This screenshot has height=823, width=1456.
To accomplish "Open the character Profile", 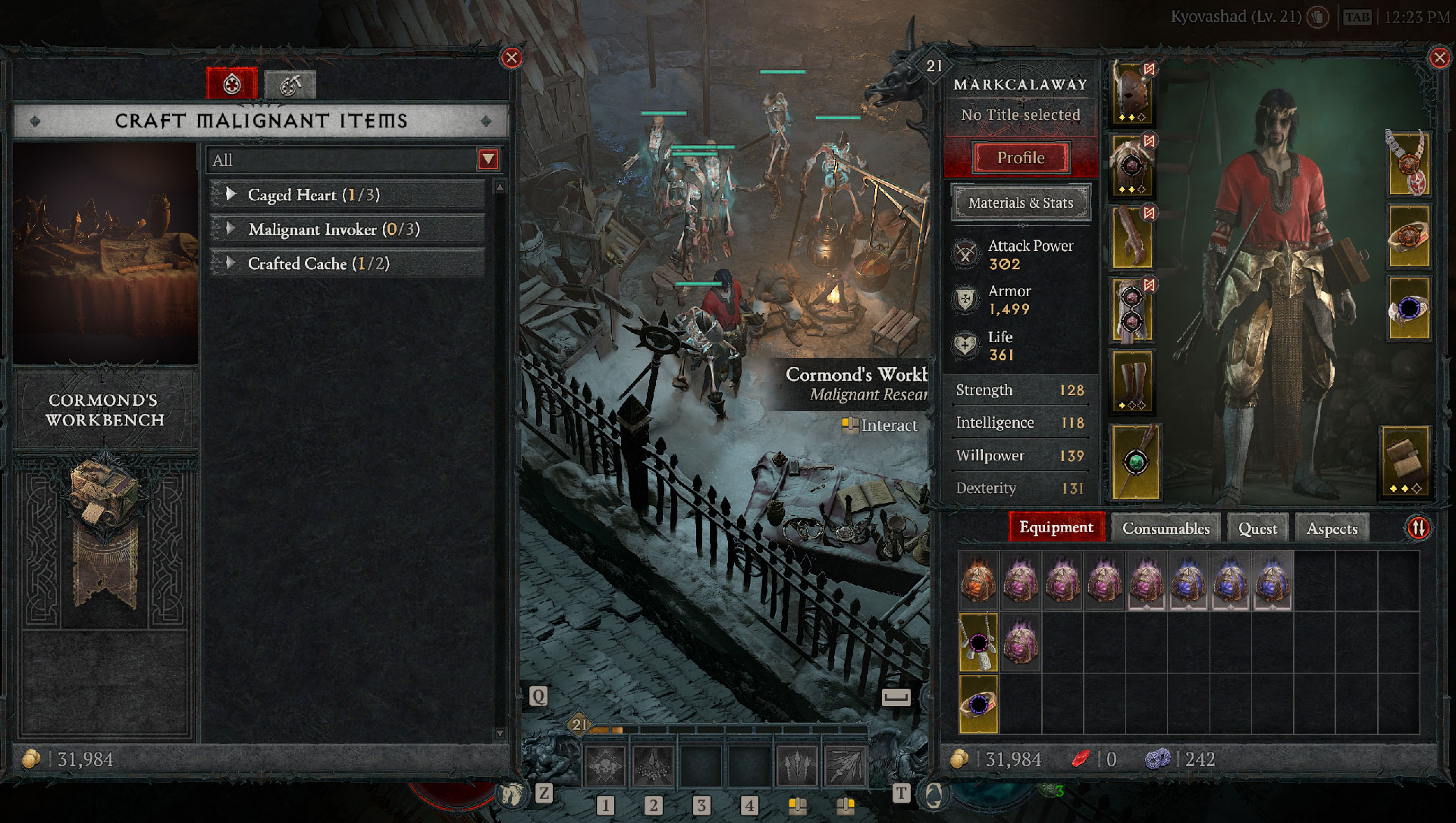I will 1021,158.
